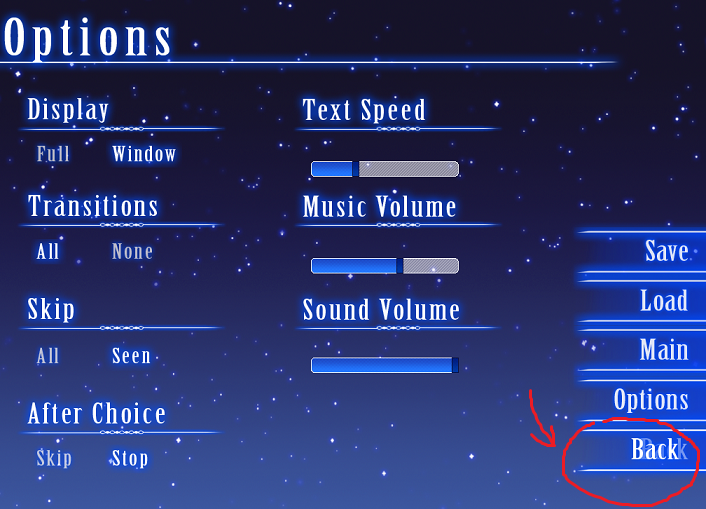
Task: Select the Options menu entry
Action: tap(650, 400)
